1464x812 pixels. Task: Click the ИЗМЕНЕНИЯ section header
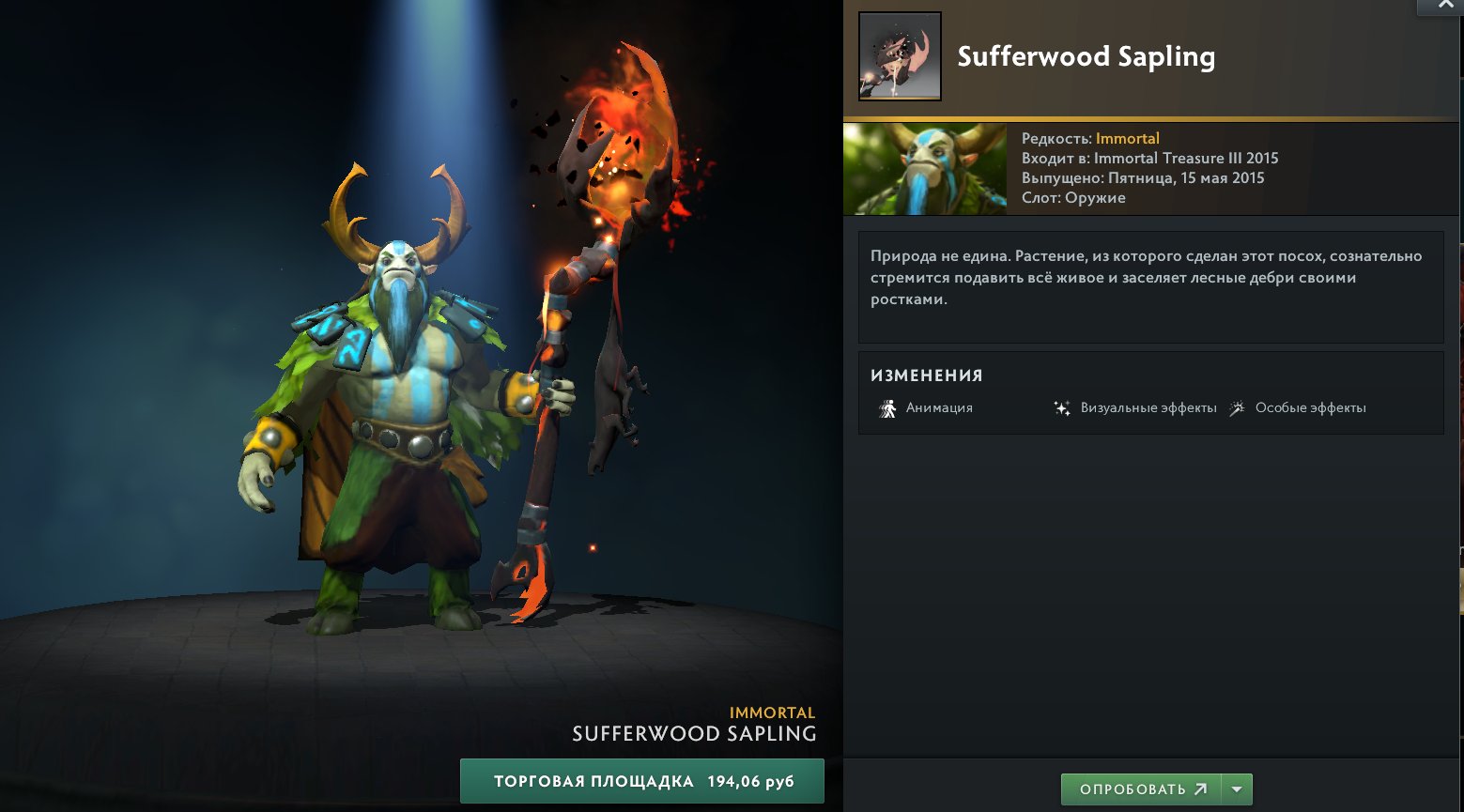click(926, 375)
